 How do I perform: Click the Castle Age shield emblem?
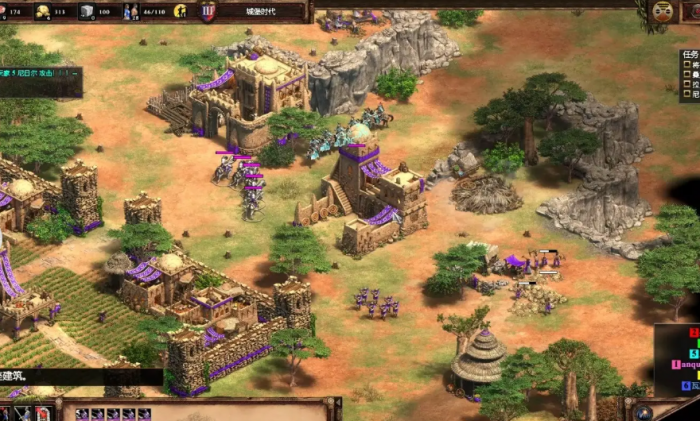[208, 12]
